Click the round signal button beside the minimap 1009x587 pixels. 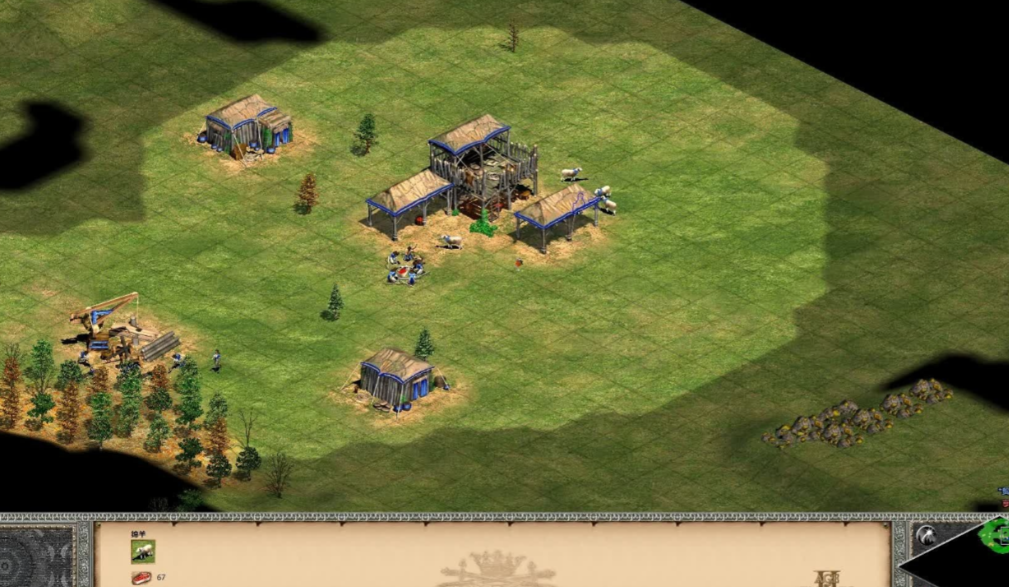[x=926, y=536]
